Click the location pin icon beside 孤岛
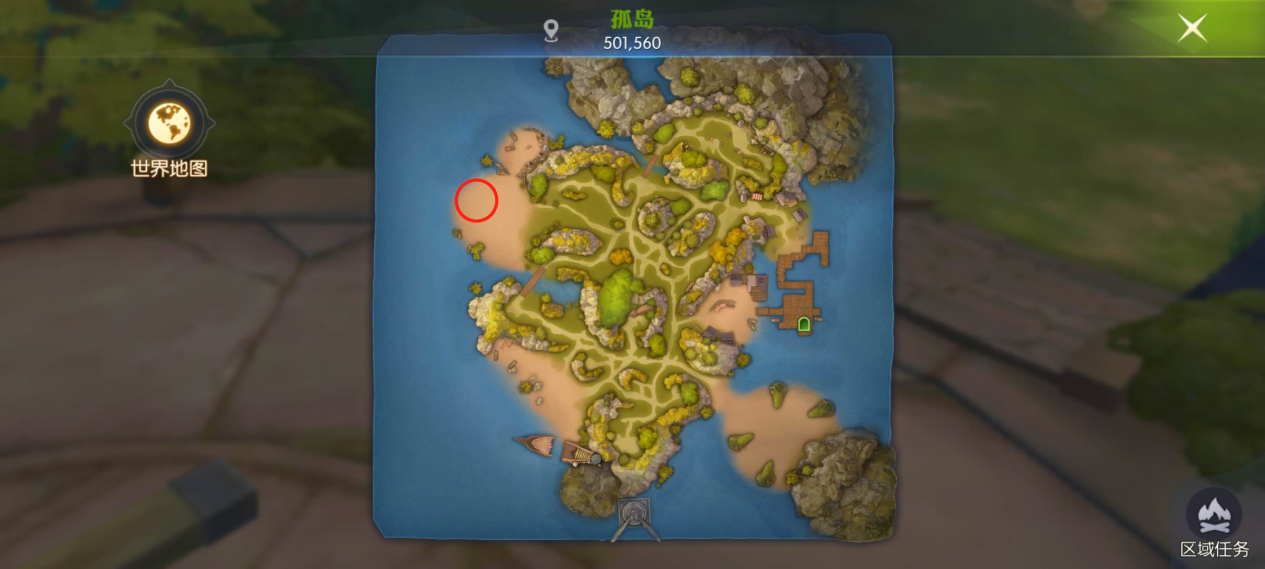This screenshot has height=569, width=1265. click(550, 32)
